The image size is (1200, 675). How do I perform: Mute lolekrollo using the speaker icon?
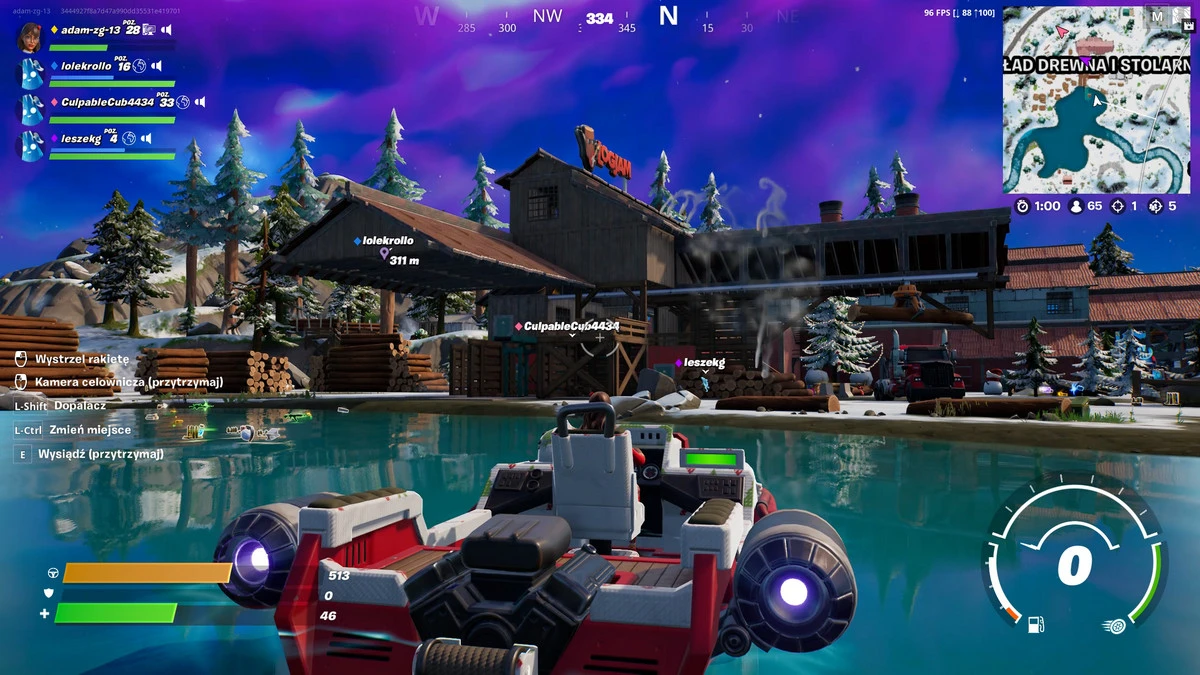(x=159, y=66)
